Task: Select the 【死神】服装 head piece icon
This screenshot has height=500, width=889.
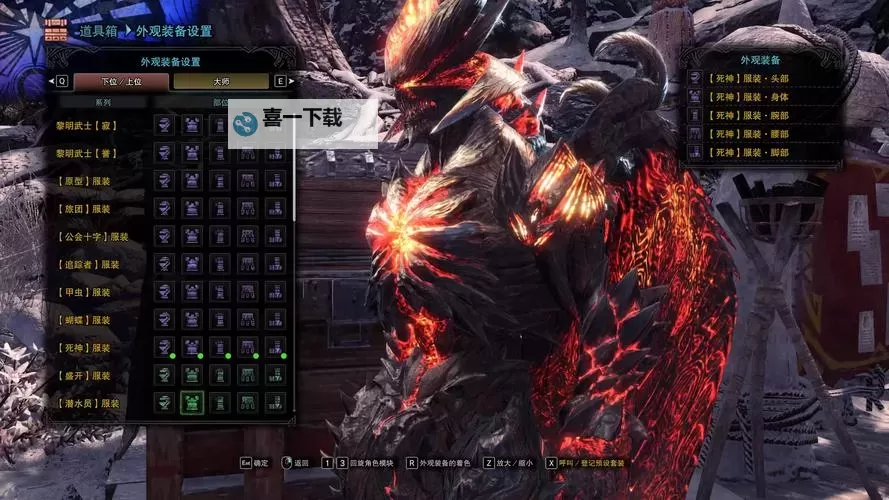Action: coord(164,347)
